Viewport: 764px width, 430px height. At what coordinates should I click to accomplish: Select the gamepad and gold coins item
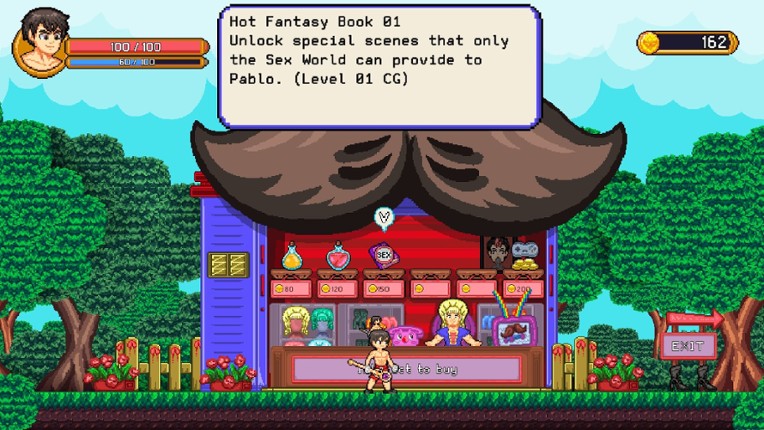pos(524,254)
